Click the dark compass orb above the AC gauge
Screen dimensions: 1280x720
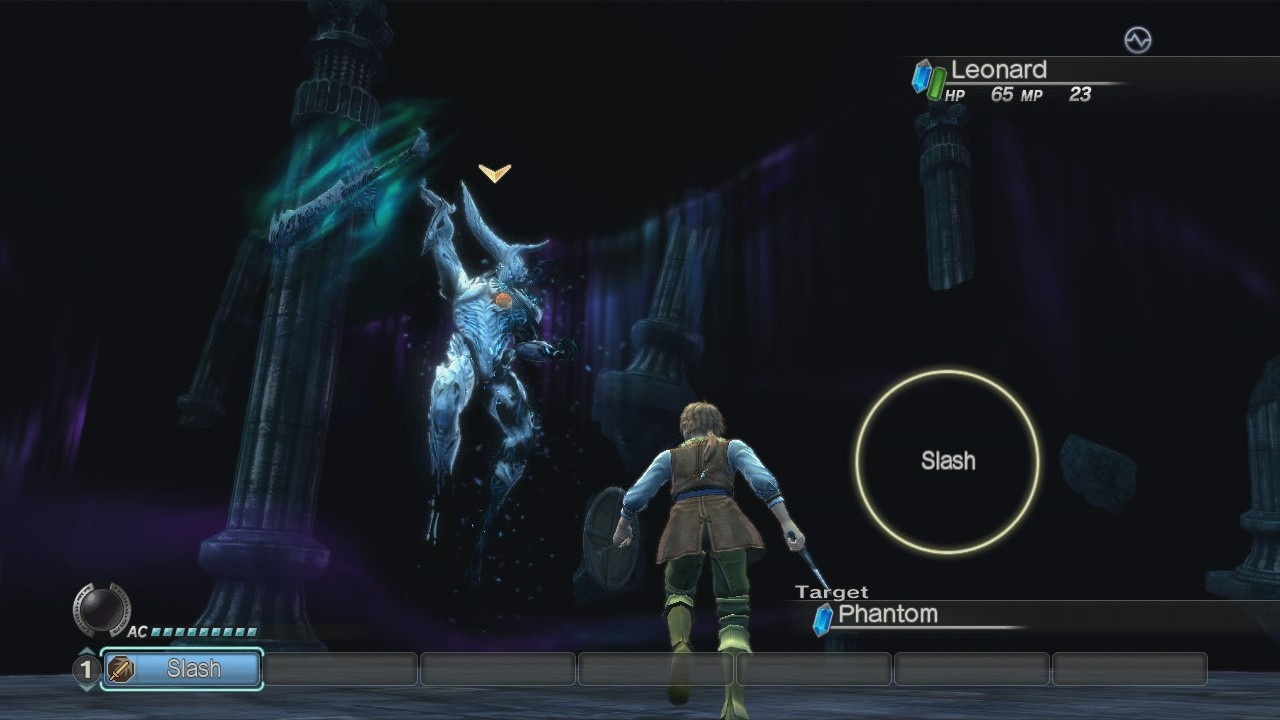pyautogui.click(x=103, y=608)
